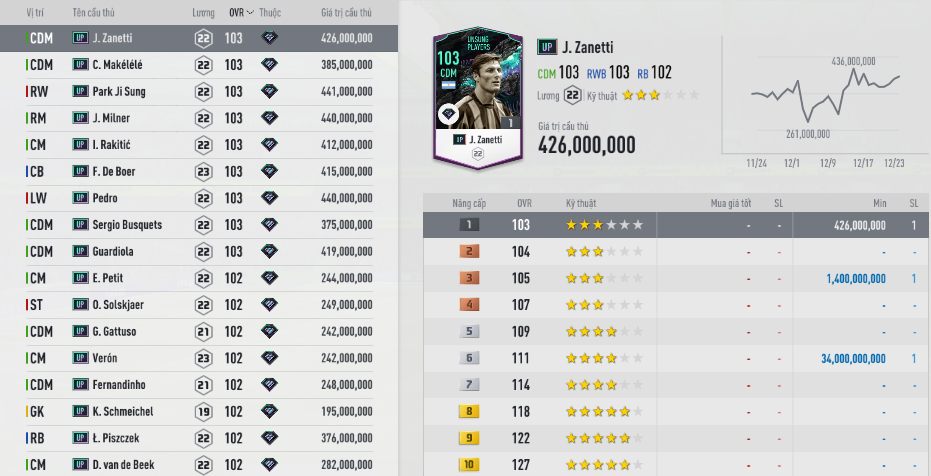The height and width of the screenshot is (476, 931).
Task: Sort by the Giá trị cầu thủ column
Action: pyautogui.click(x=346, y=13)
